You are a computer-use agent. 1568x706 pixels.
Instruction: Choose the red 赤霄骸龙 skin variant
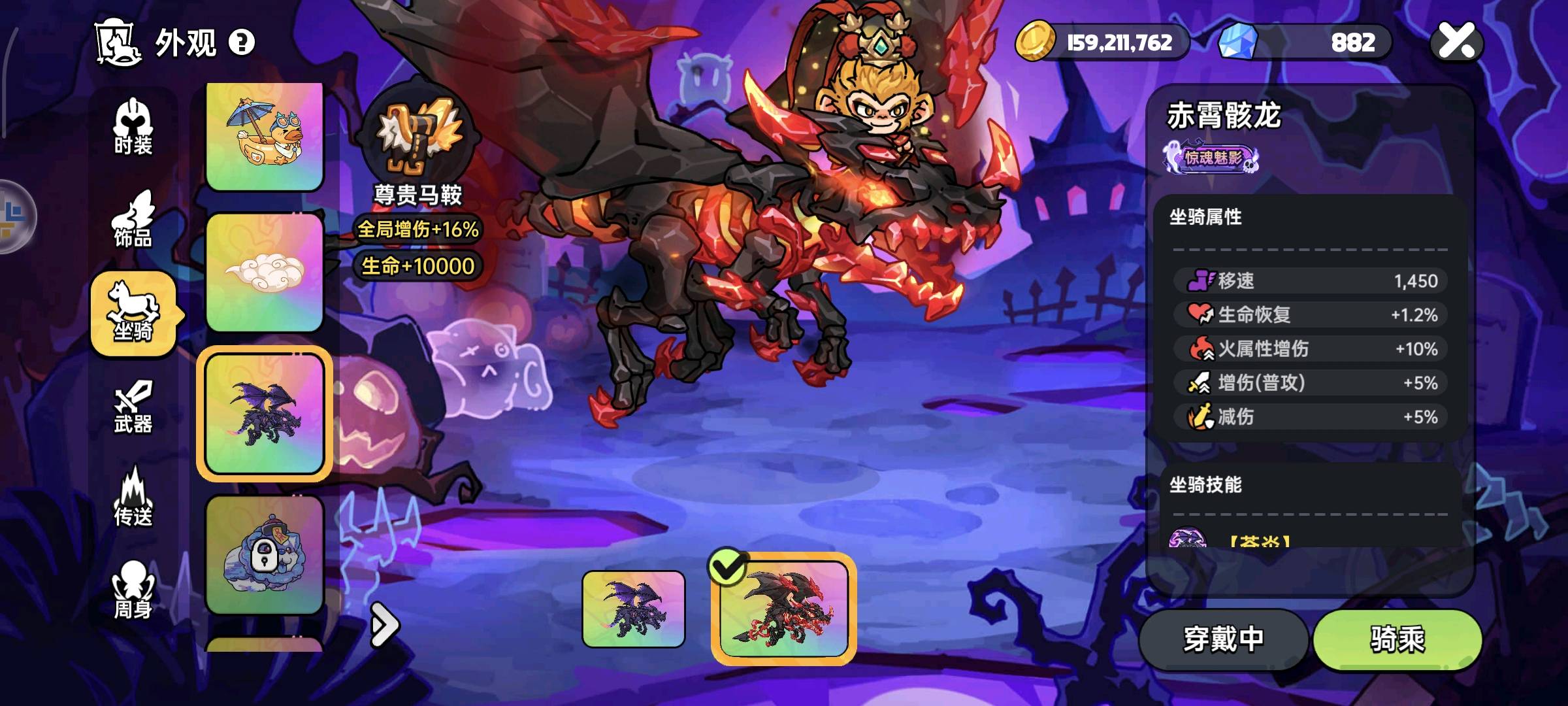tap(783, 609)
